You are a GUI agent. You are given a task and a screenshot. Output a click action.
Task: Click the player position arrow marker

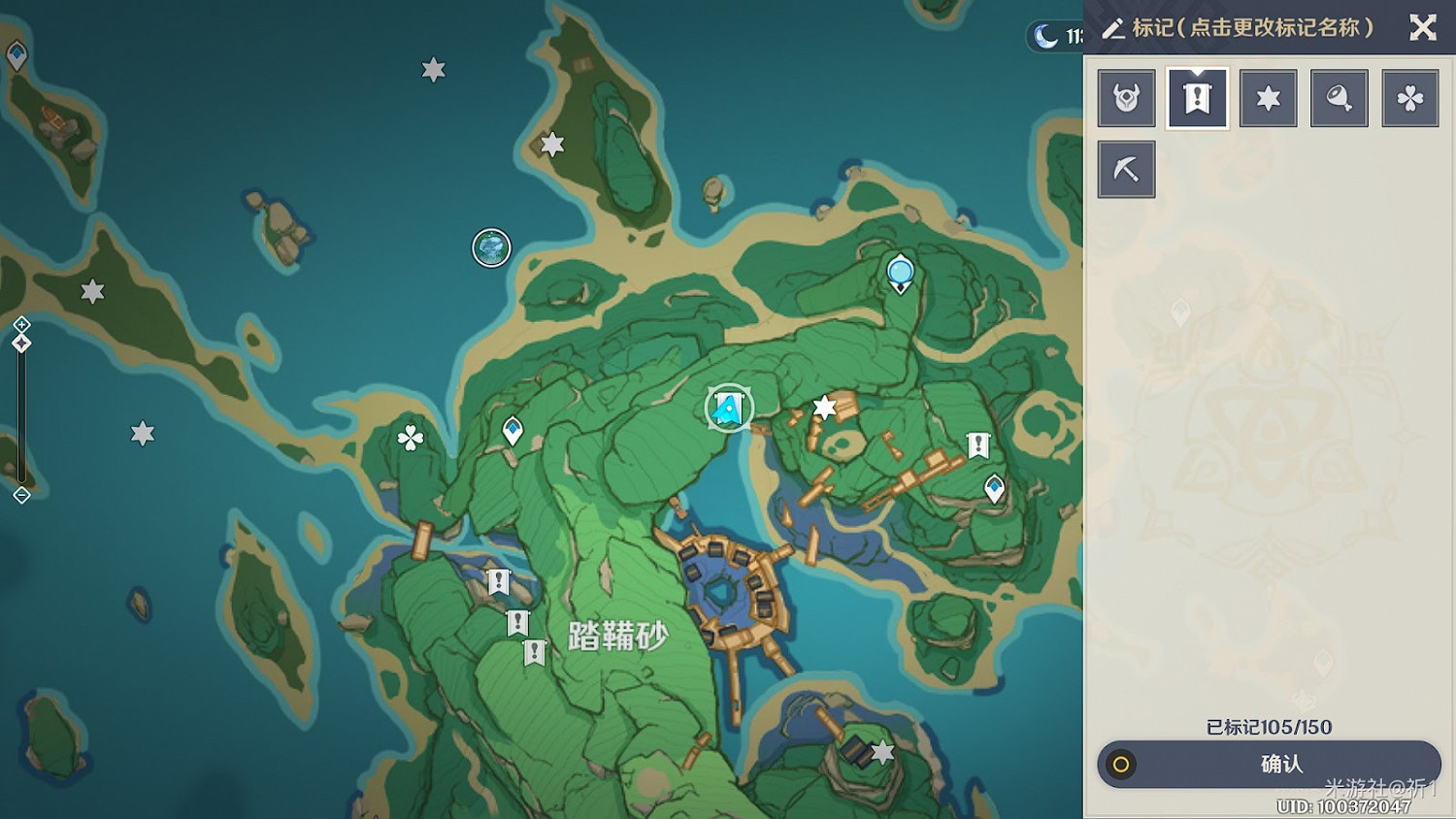pyautogui.click(x=730, y=409)
